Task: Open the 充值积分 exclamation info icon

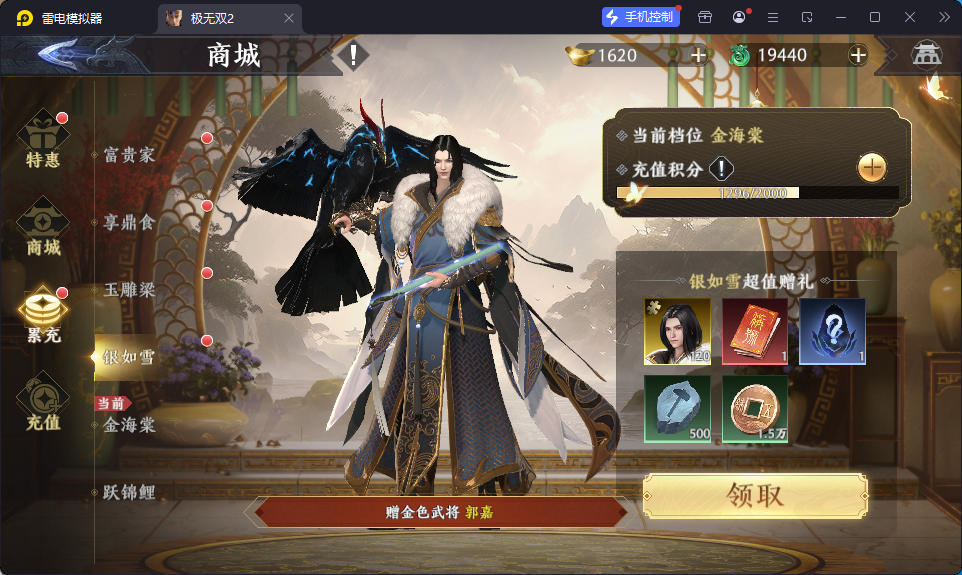Action: pyautogui.click(x=722, y=169)
